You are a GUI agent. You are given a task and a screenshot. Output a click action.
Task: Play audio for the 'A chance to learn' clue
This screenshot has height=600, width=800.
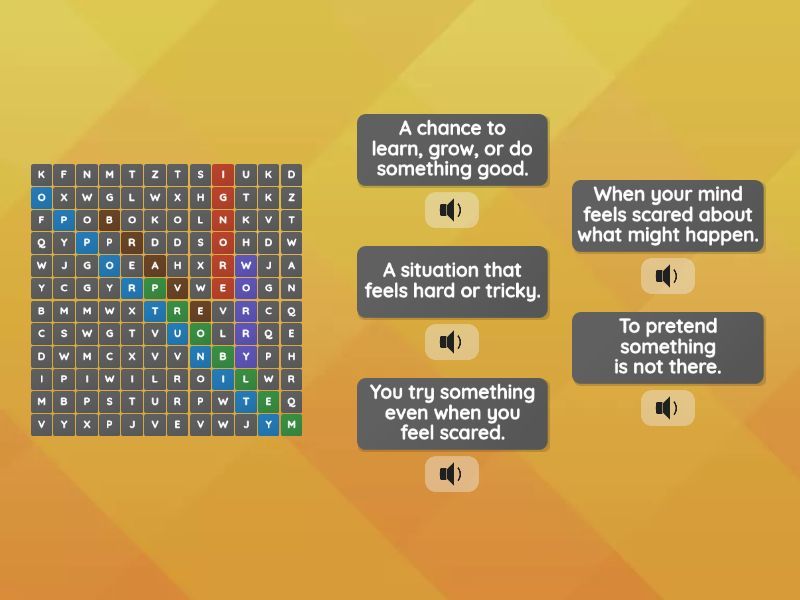pos(452,210)
